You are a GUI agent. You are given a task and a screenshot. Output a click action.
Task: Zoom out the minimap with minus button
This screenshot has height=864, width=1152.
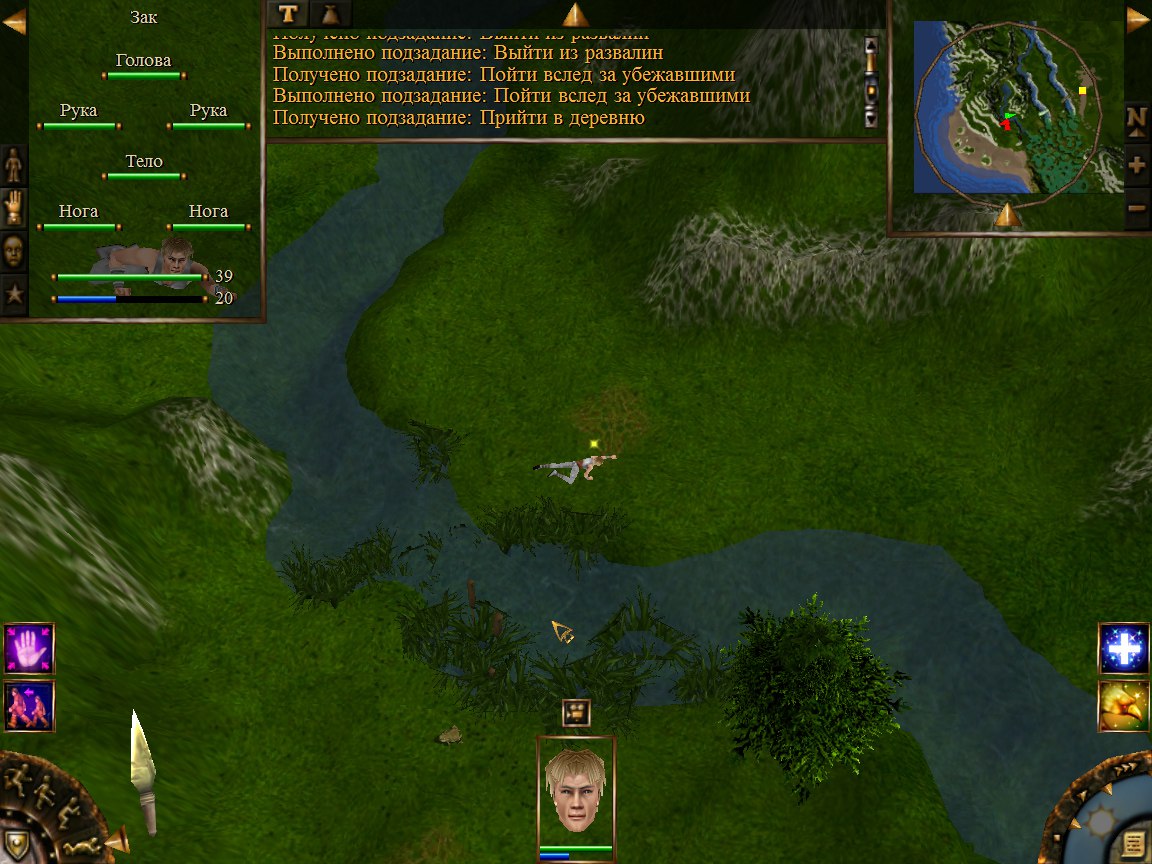tap(1137, 208)
